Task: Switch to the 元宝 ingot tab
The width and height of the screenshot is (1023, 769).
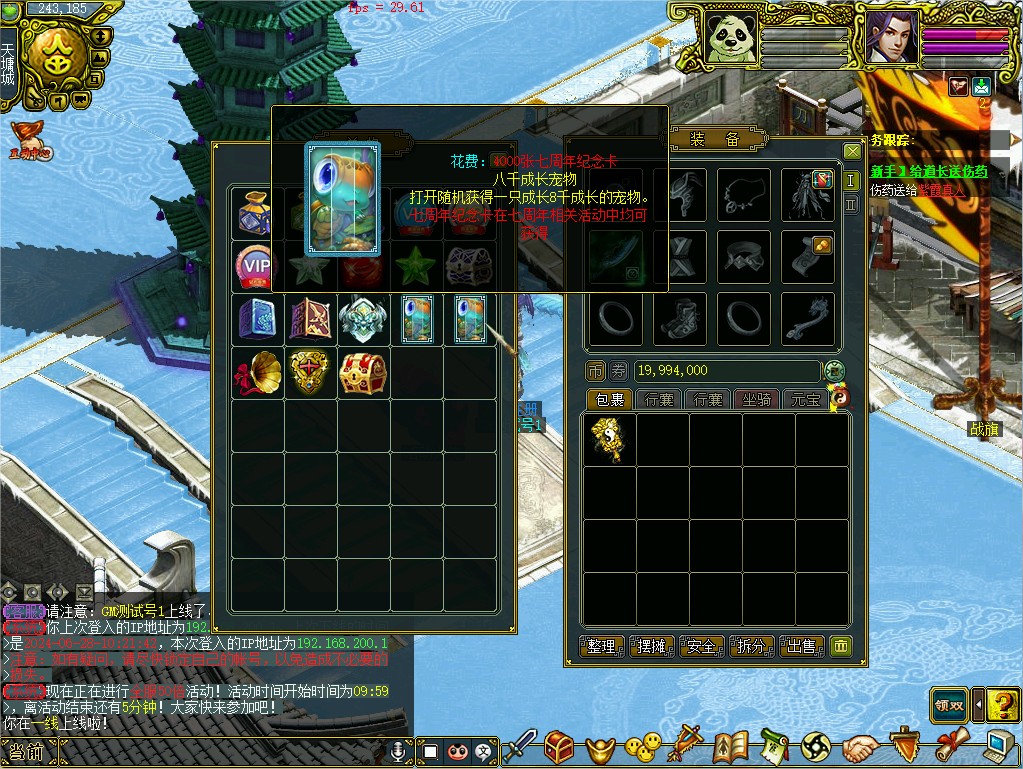Action: tap(805, 400)
